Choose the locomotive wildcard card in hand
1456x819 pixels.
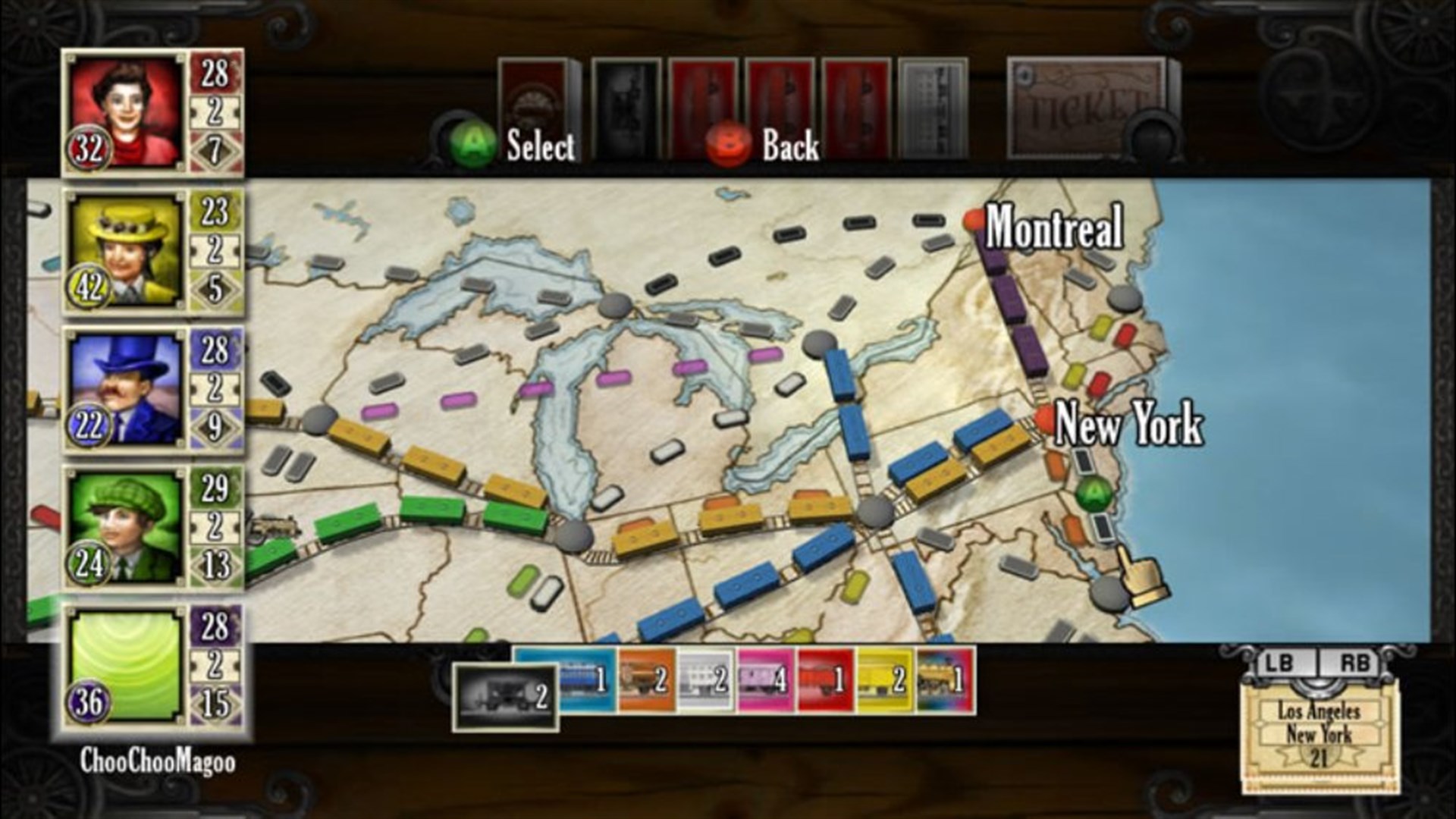[944, 682]
